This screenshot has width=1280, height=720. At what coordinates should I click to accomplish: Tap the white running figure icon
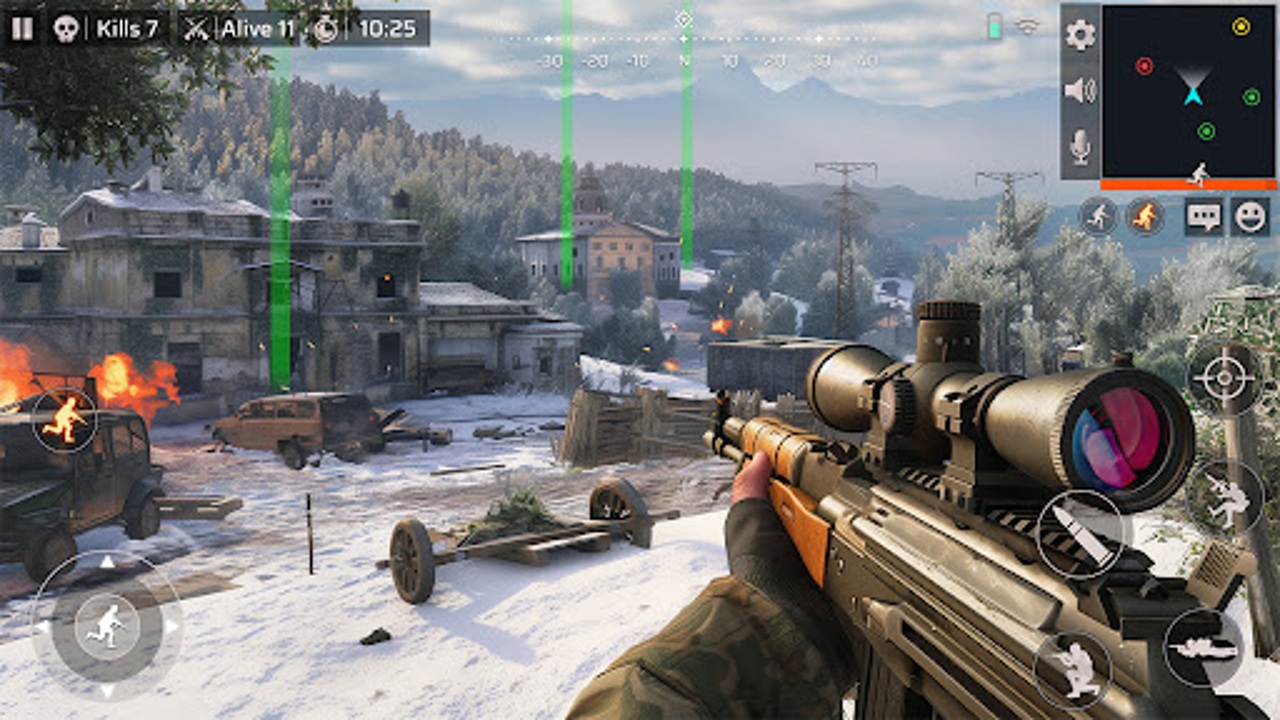pos(1098,216)
